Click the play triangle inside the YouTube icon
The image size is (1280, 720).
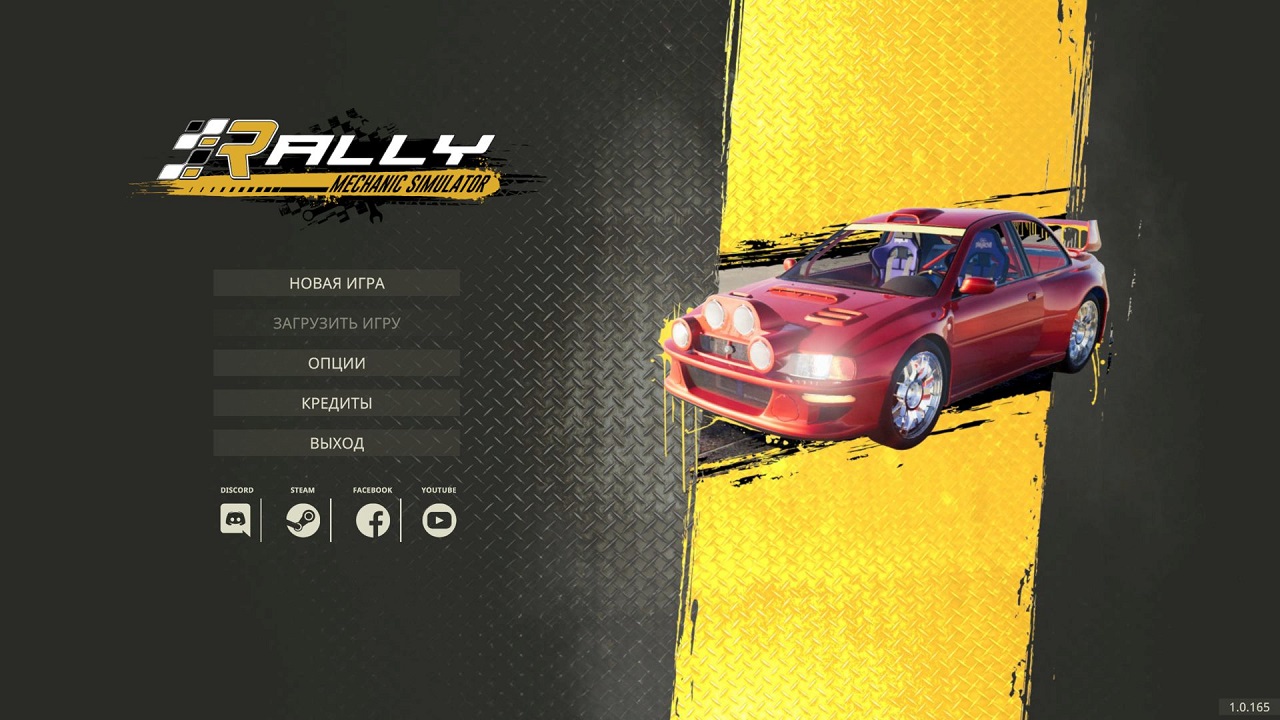(x=439, y=520)
